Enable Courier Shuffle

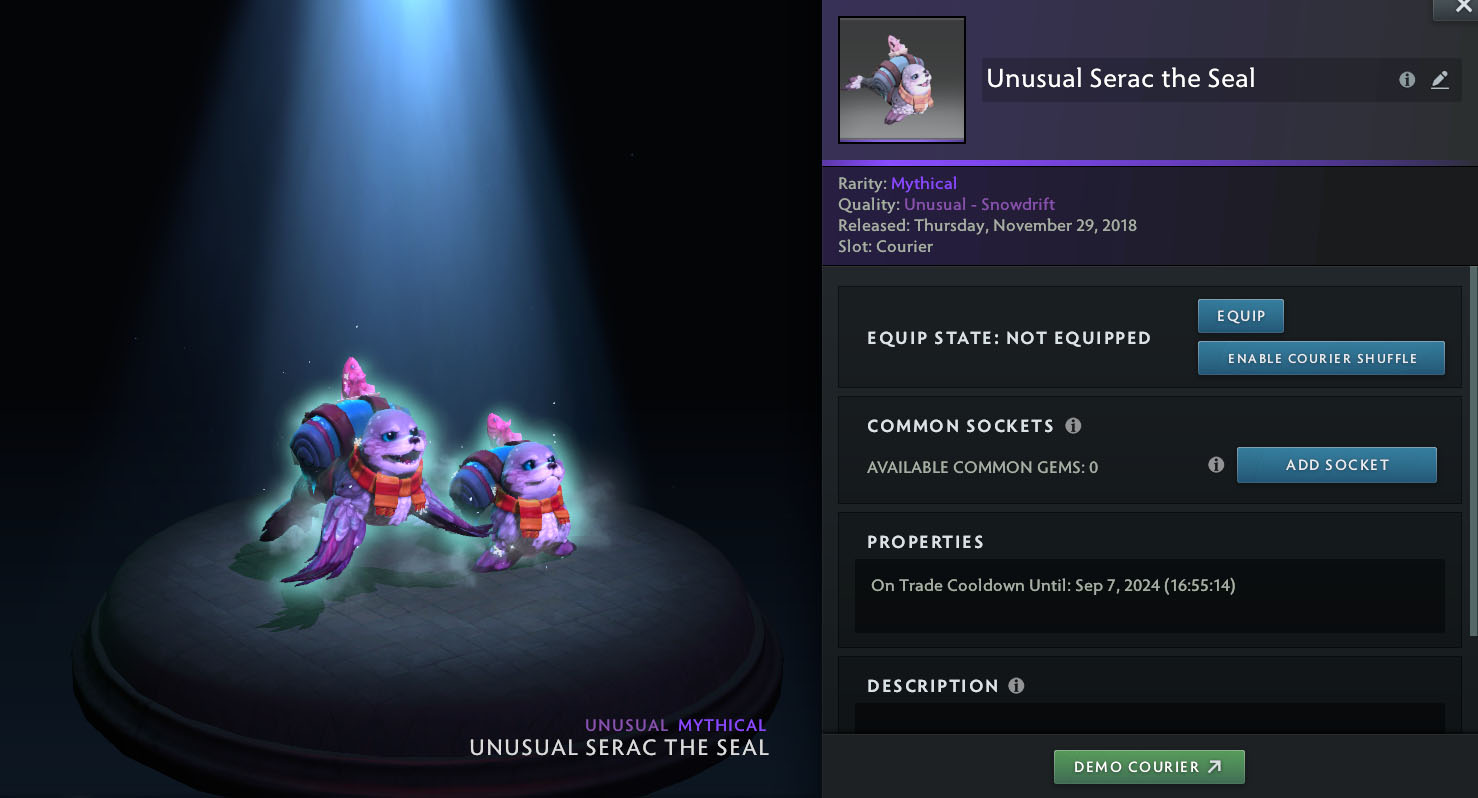point(1321,358)
